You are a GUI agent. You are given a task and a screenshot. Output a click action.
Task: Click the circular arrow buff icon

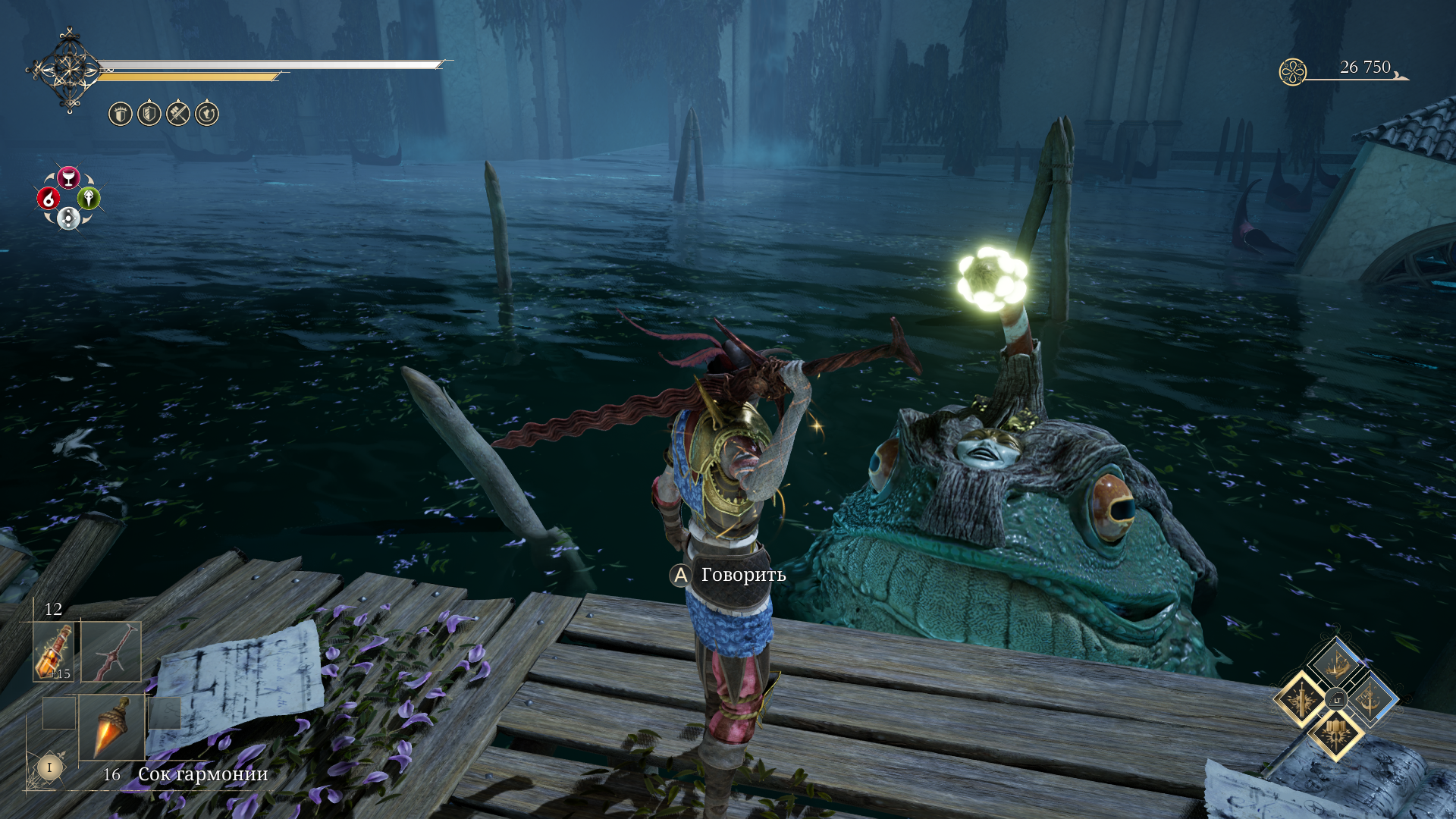pos(207,114)
